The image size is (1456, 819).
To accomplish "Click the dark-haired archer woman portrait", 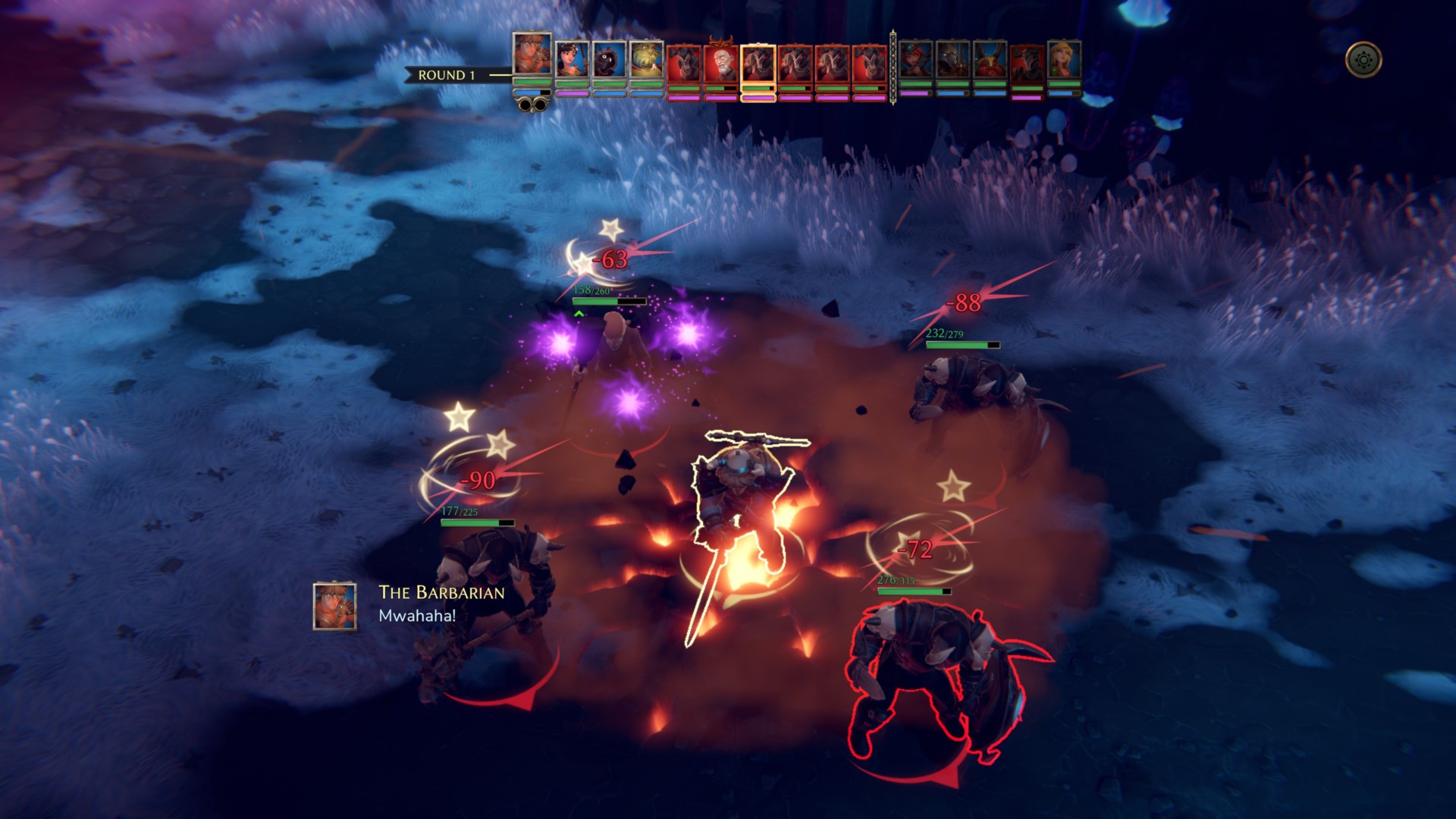I will pyautogui.click(x=572, y=60).
